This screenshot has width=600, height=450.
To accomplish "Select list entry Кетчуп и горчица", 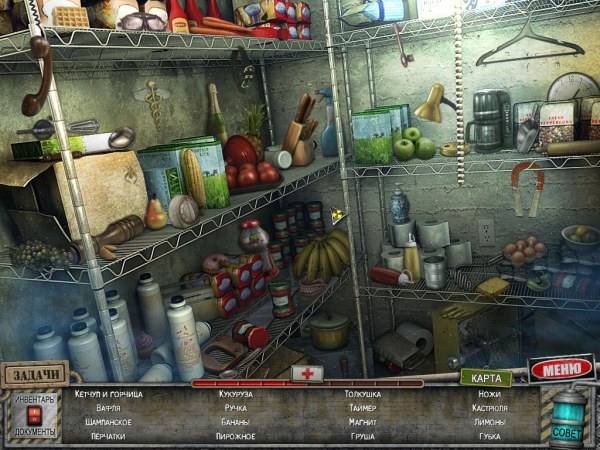I will click(108, 394).
